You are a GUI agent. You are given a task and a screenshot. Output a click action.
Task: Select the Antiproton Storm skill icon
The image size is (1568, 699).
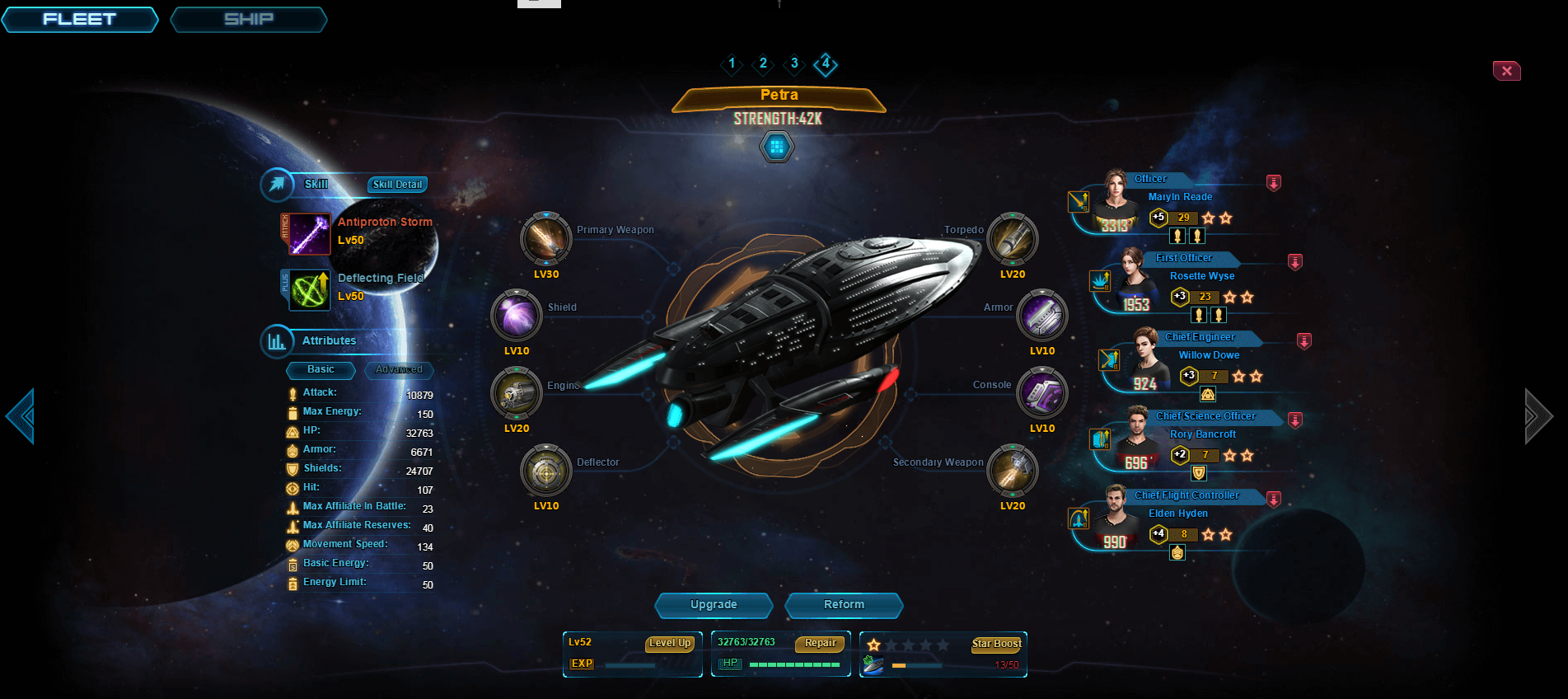[310, 234]
